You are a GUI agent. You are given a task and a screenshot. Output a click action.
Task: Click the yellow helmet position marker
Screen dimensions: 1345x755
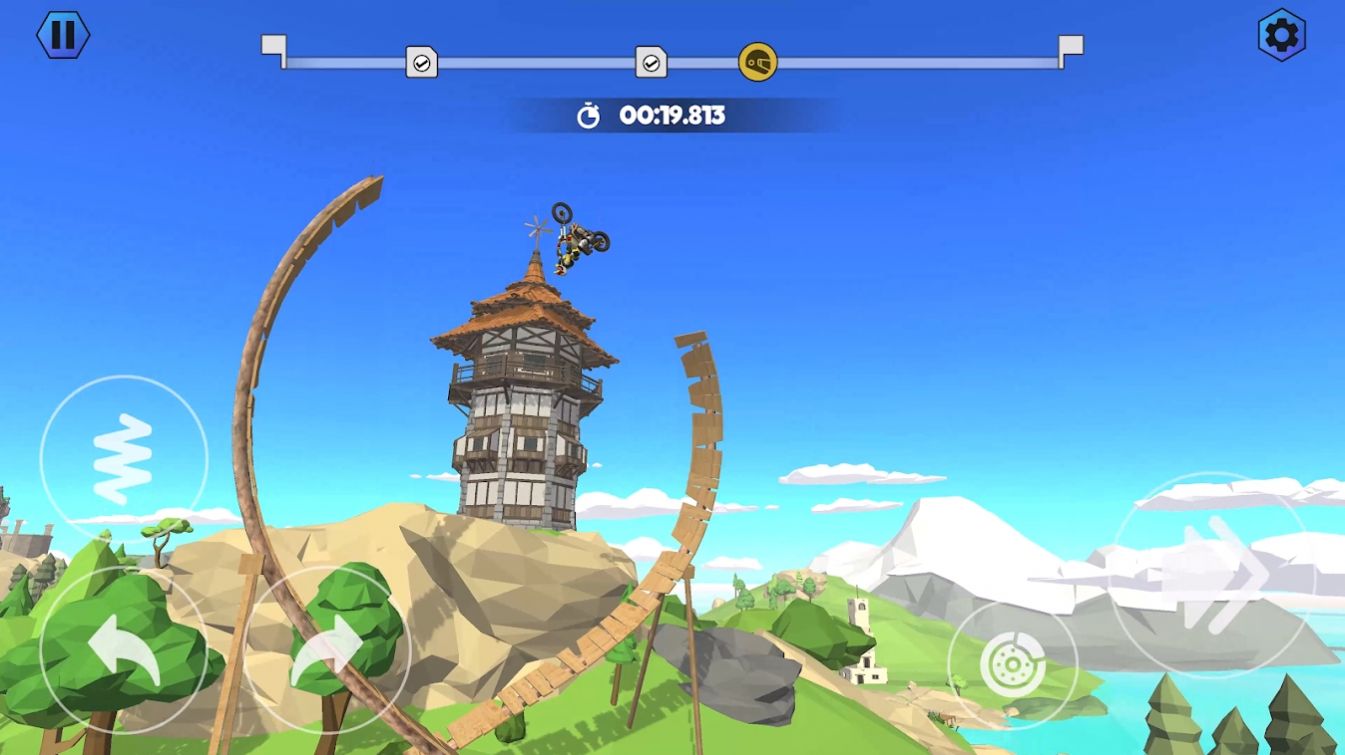click(x=757, y=62)
